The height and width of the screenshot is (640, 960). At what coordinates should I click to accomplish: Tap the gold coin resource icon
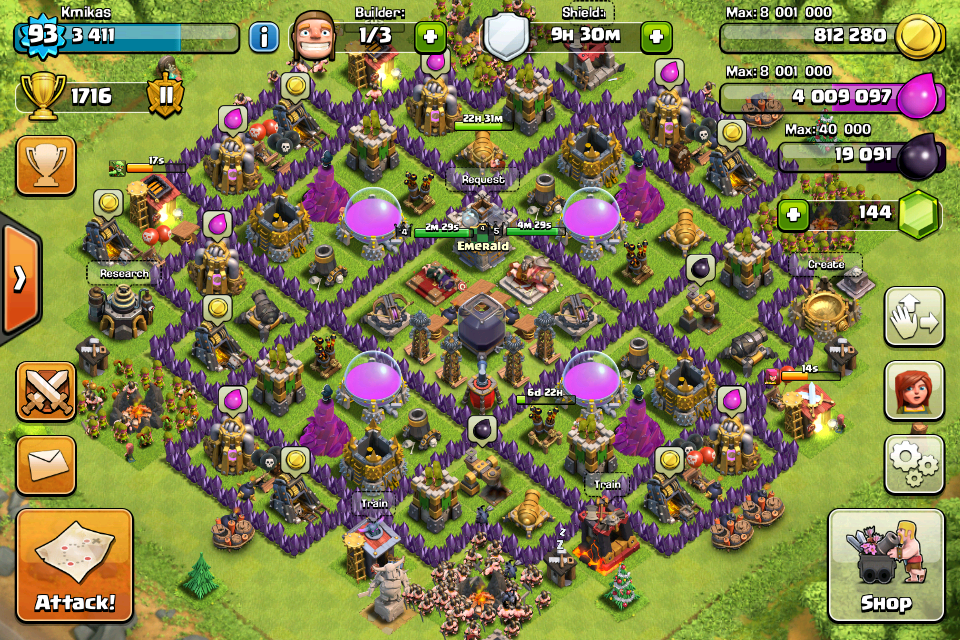pos(917,37)
